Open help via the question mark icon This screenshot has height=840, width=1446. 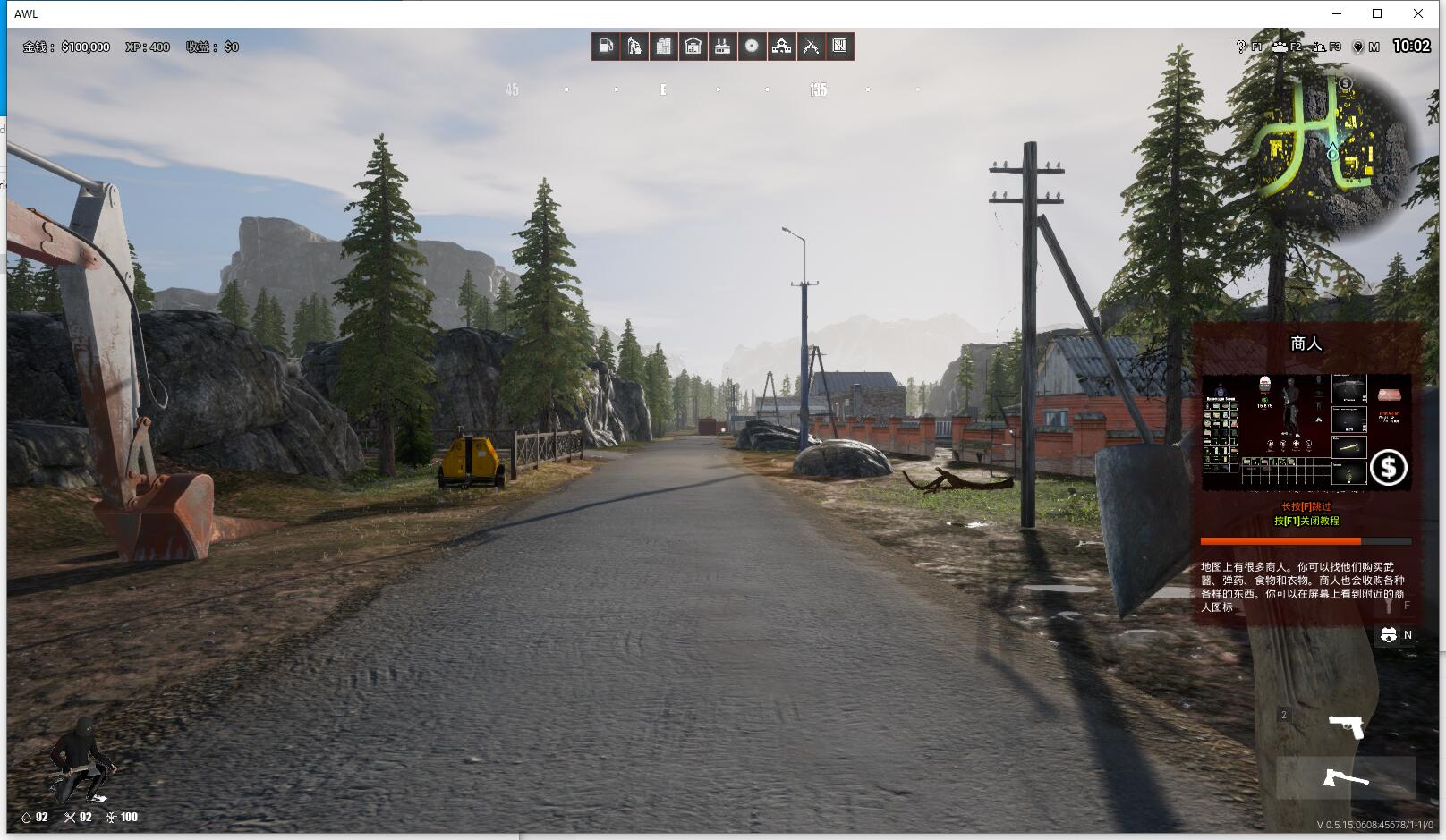[x=1241, y=47]
